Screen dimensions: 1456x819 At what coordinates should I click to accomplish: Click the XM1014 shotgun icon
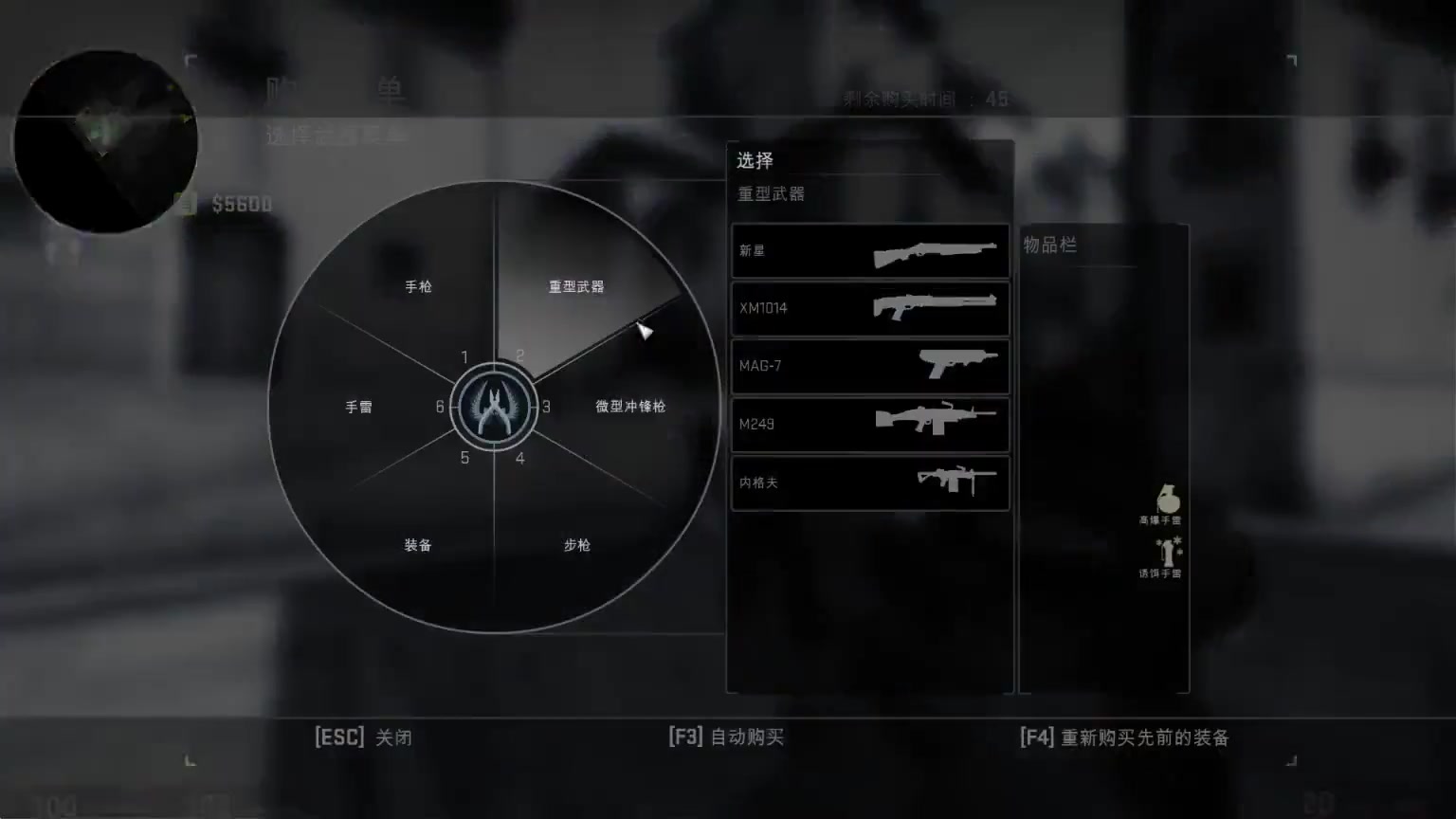(937, 308)
